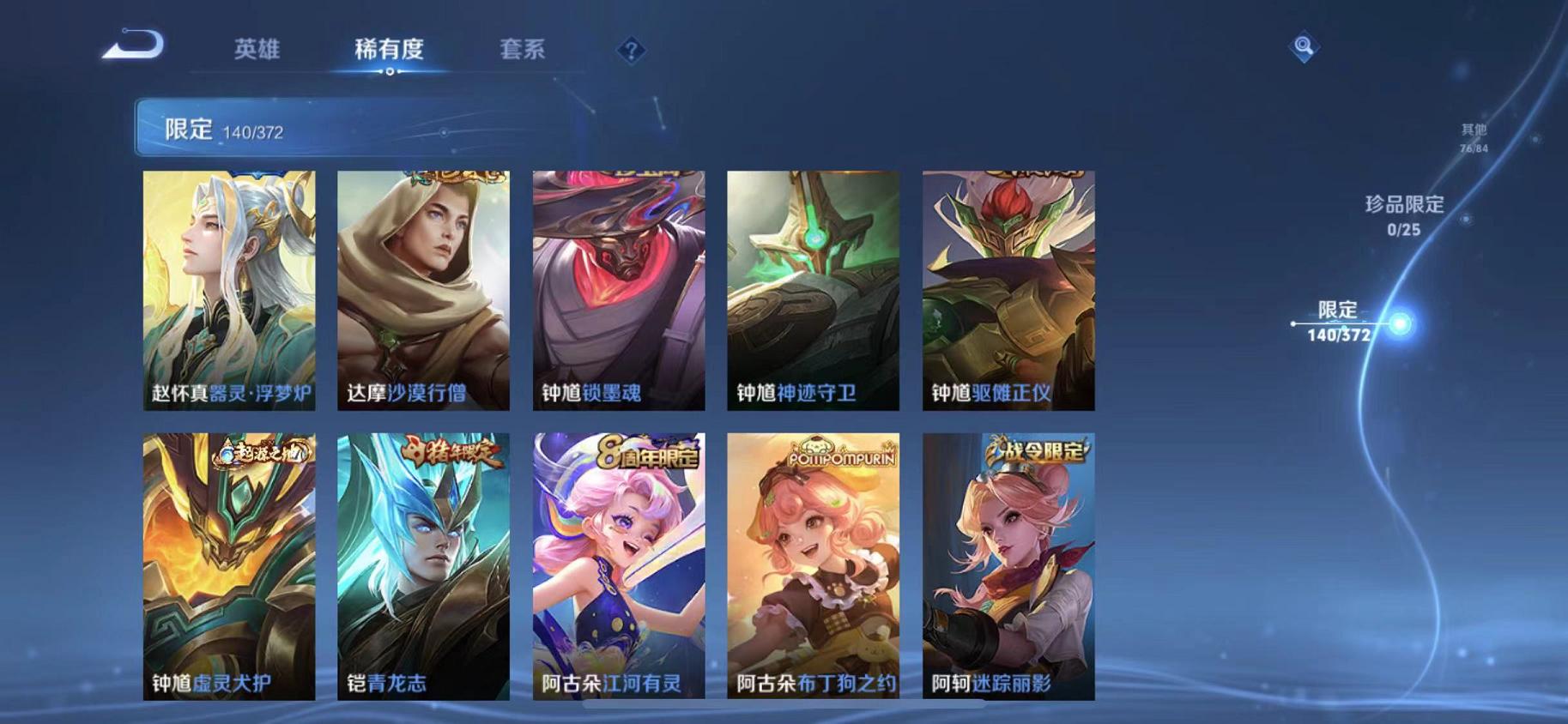The width and height of the screenshot is (1568, 724).
Task: Open the help question mark icon
Action: pyautogui.click(x=631, y=51)
